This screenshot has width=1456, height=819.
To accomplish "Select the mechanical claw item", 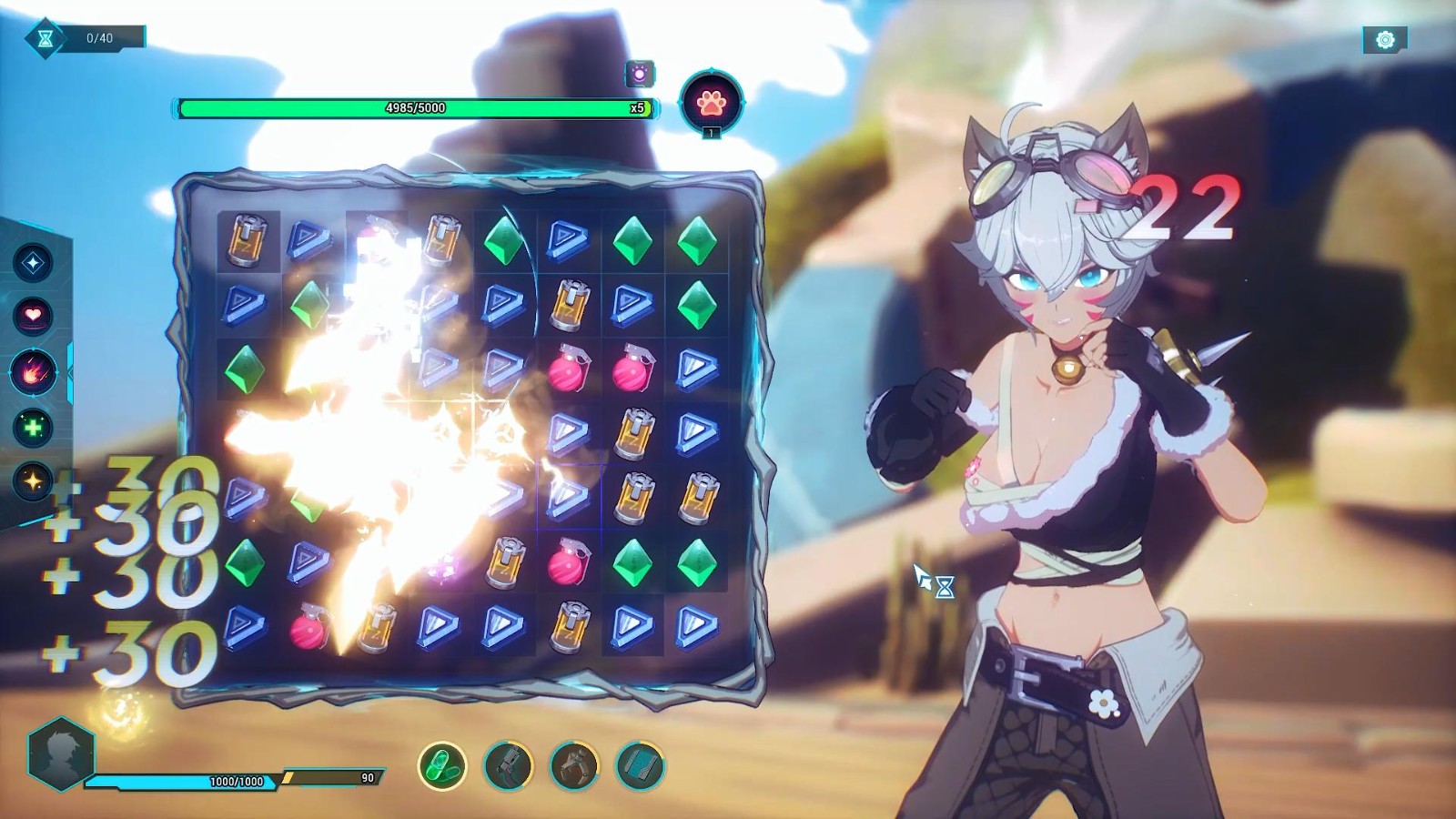I will pos(574,765).
